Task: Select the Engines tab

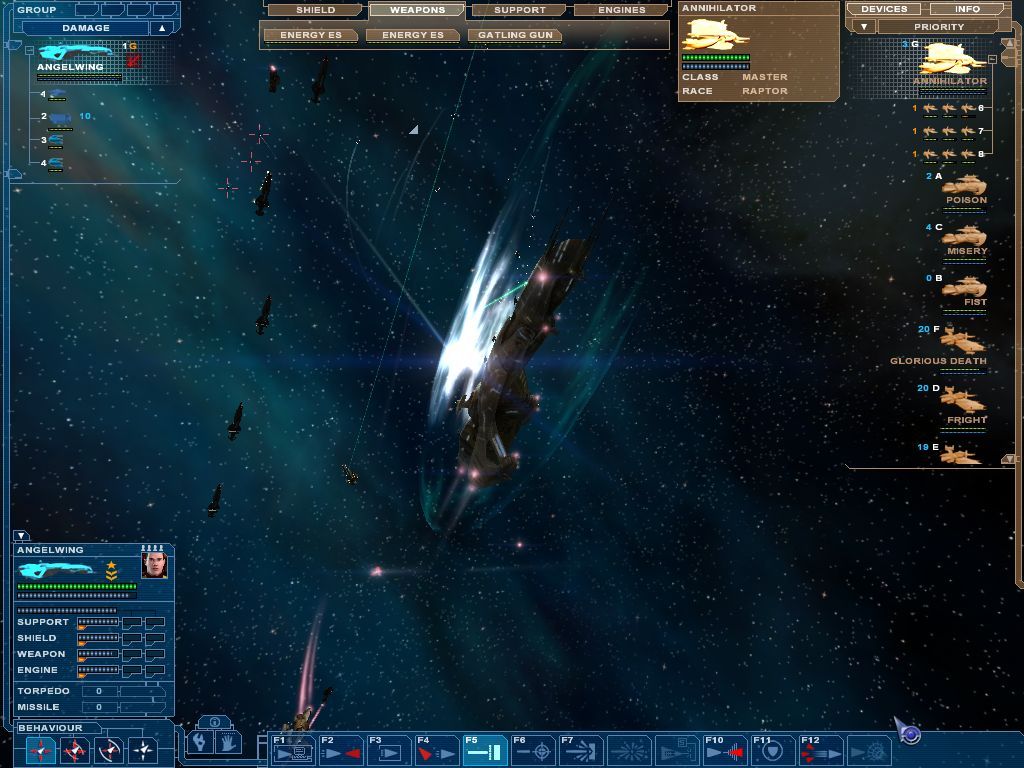Action: tap(622, 10)
